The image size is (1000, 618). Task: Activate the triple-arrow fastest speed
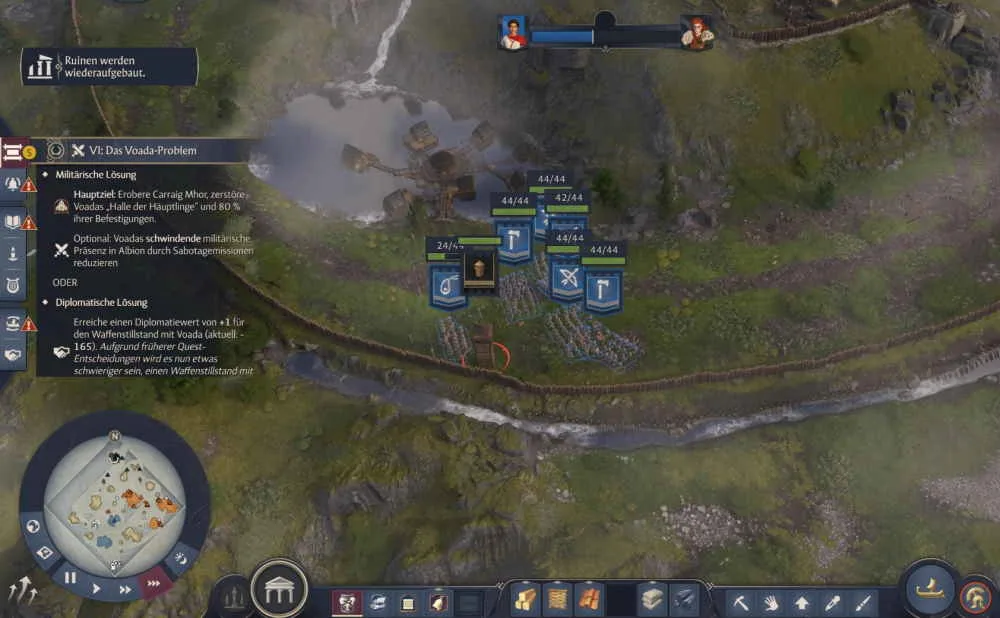[154, 581]
